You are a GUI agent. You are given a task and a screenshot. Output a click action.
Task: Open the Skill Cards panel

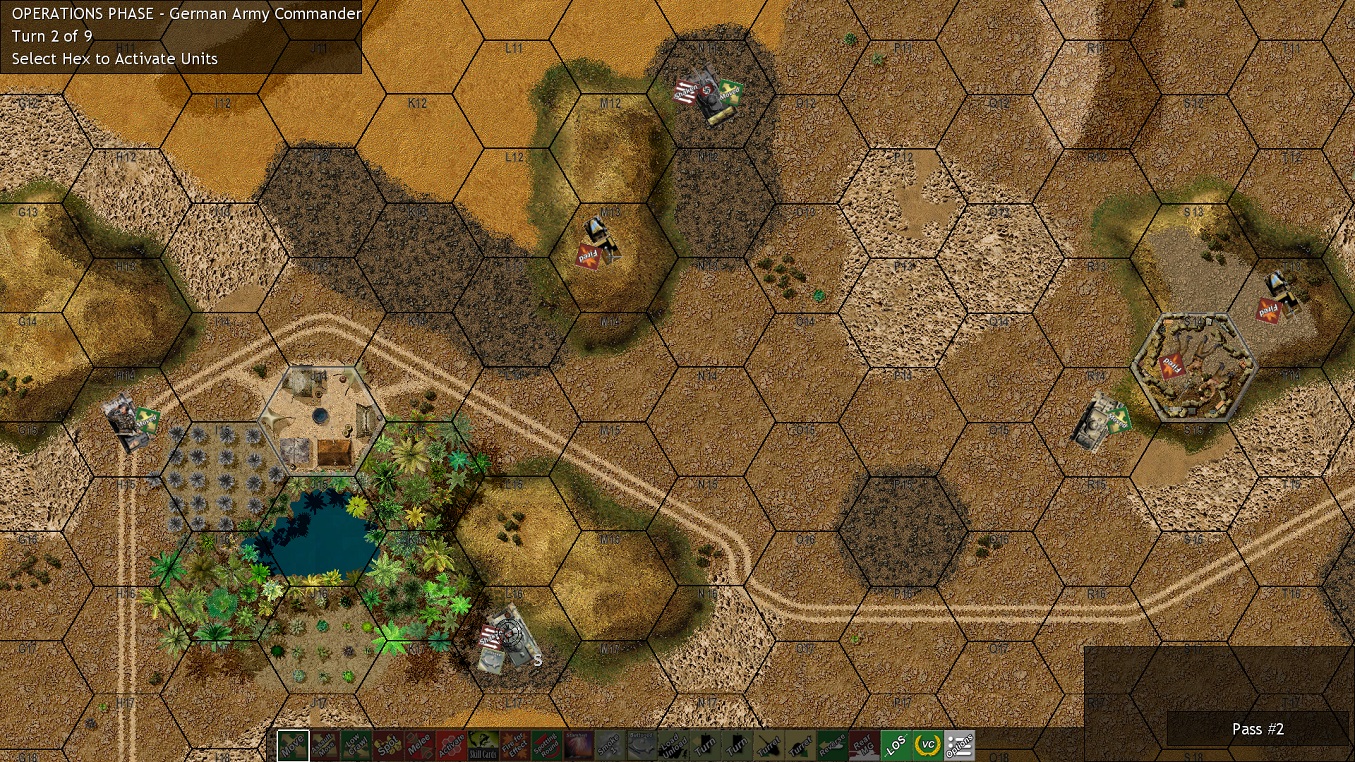482,745
